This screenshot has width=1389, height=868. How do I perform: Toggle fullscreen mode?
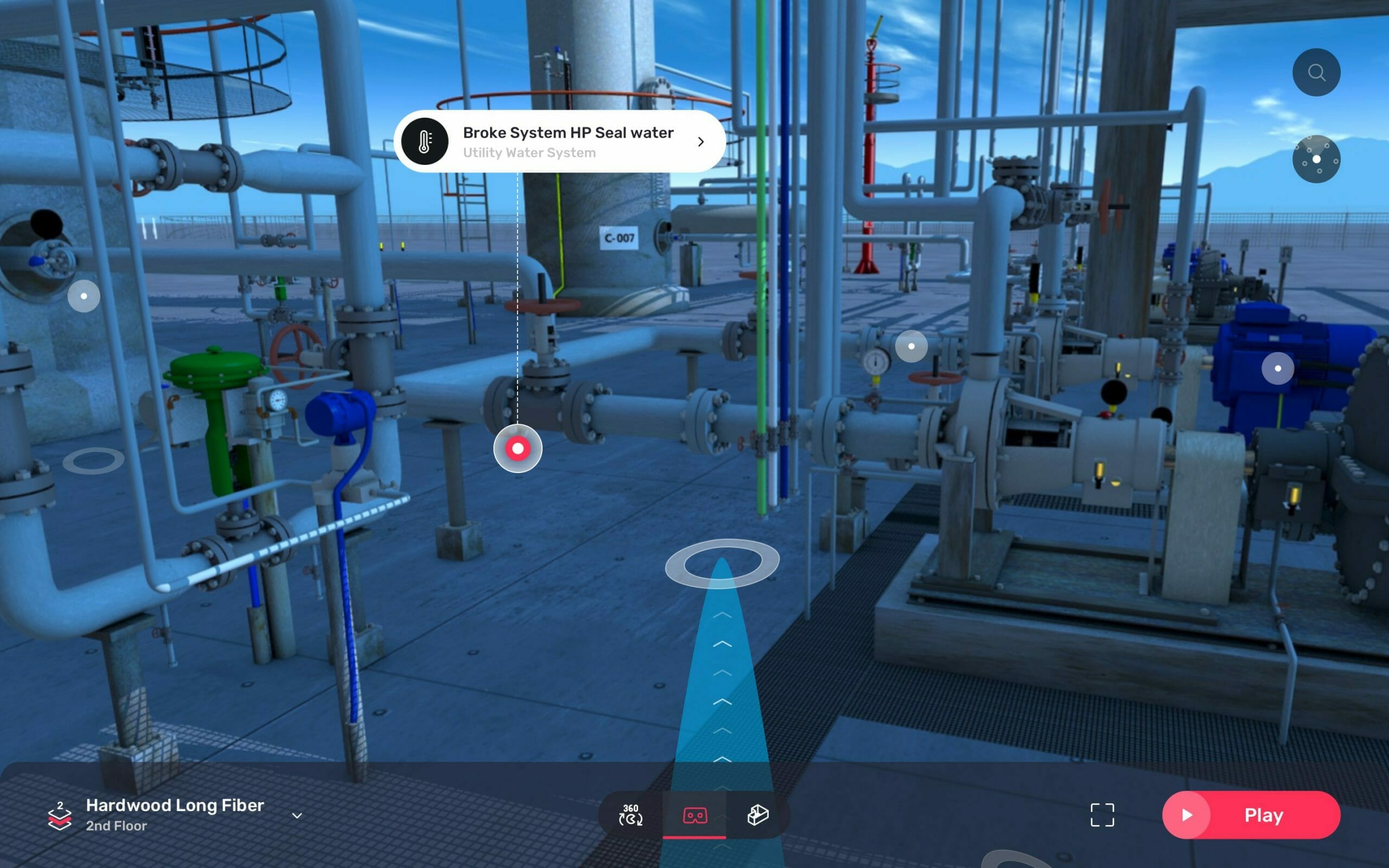[x=1101, y=815]
